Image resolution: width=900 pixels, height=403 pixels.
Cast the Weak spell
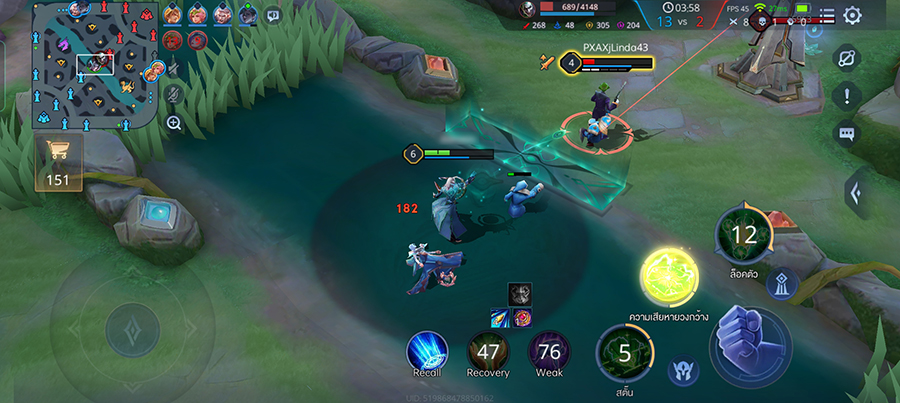tap(549, 351)
